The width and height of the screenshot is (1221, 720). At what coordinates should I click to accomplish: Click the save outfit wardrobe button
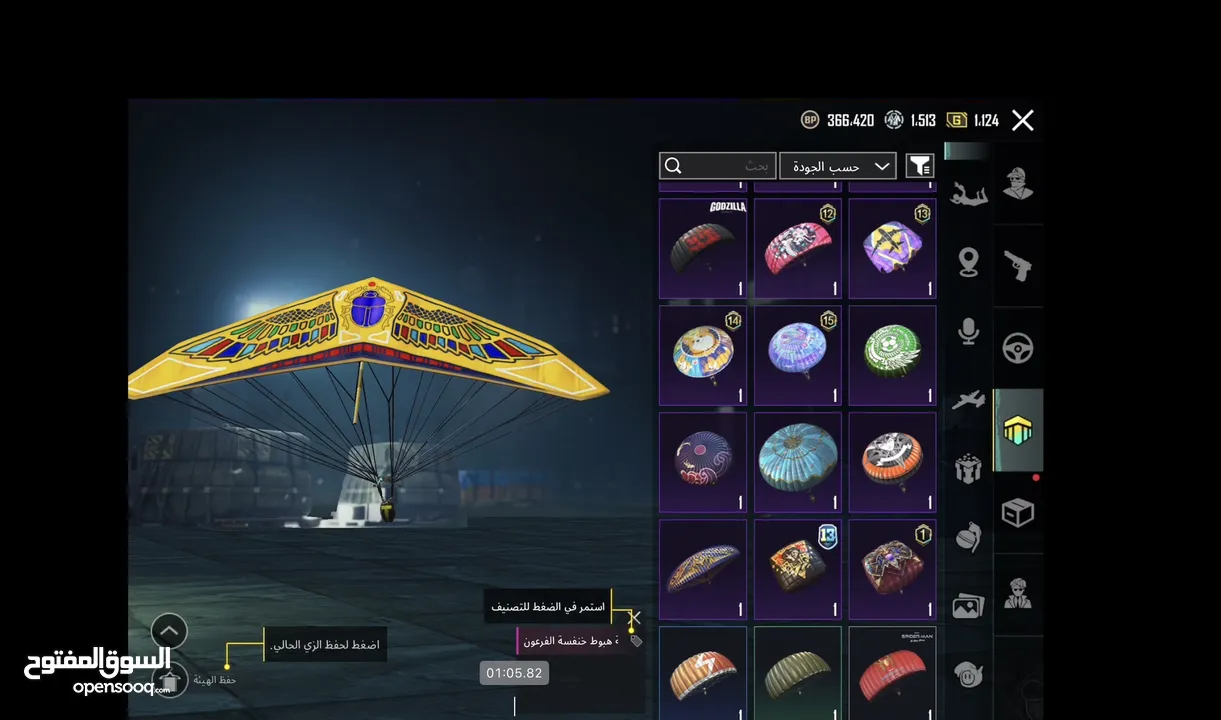pyautogui.click(x=170, y=682)
